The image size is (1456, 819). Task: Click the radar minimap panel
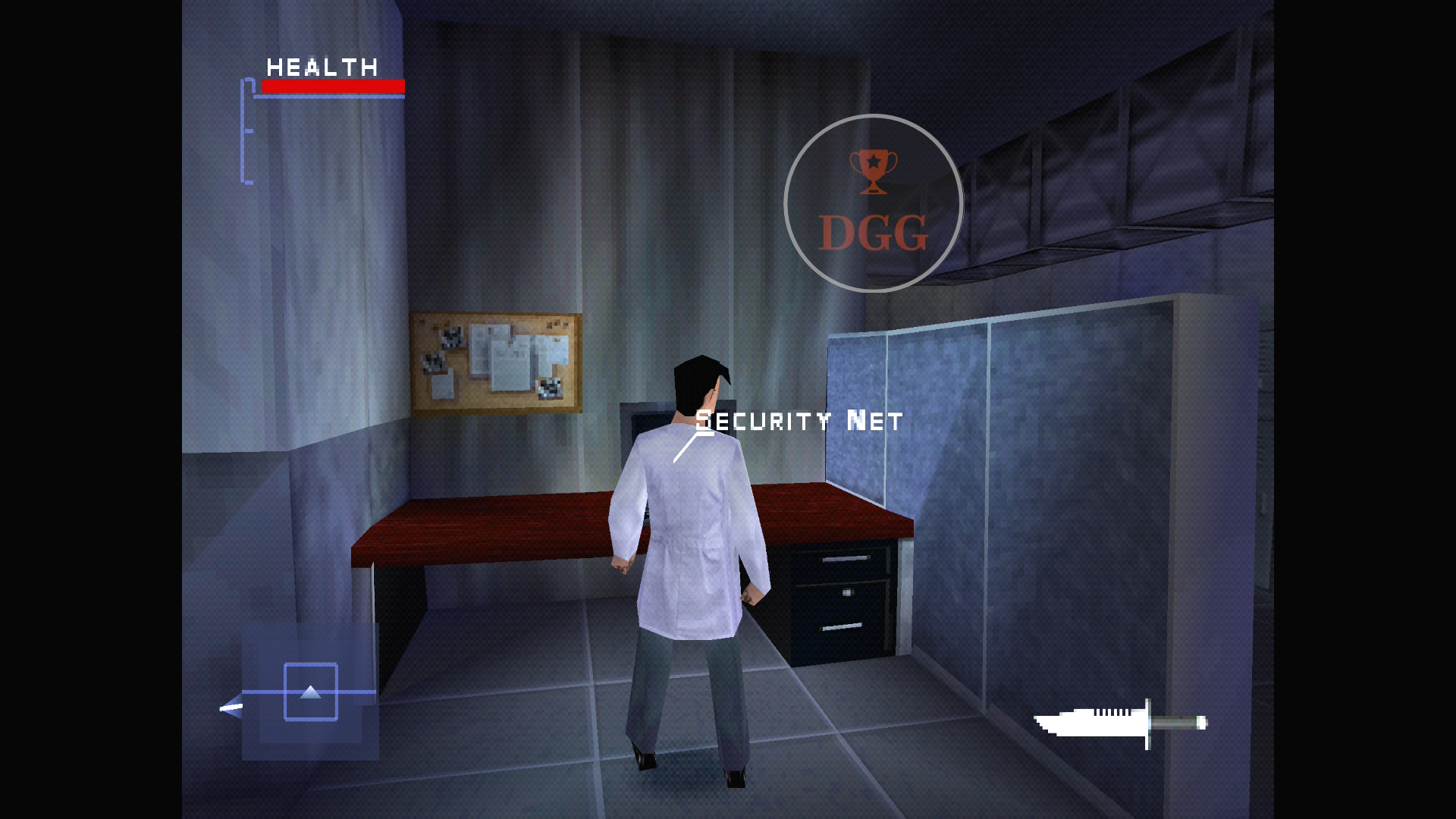point(310,692)
